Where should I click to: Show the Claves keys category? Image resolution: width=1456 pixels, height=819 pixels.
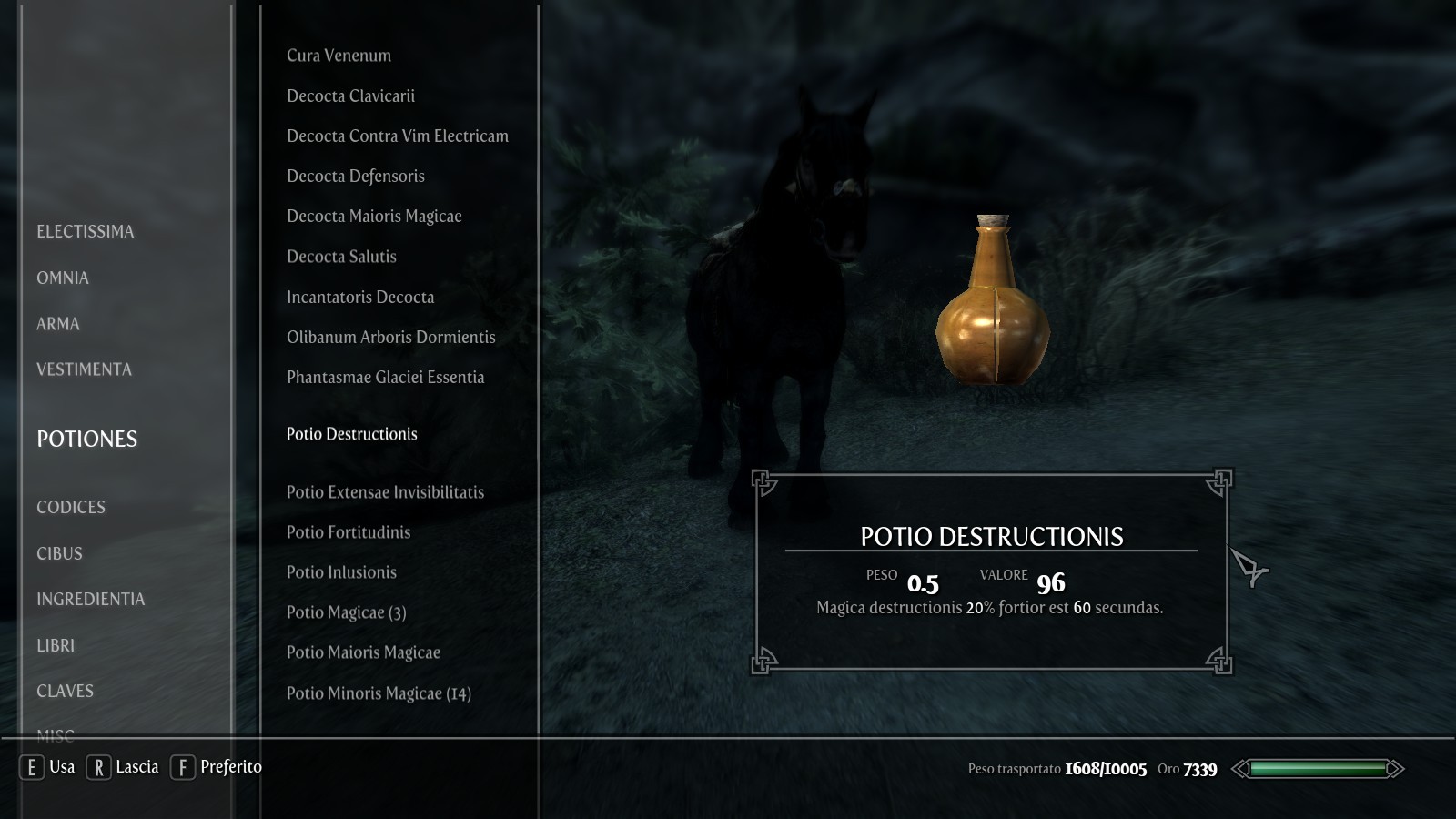click(x=65, y=692)
